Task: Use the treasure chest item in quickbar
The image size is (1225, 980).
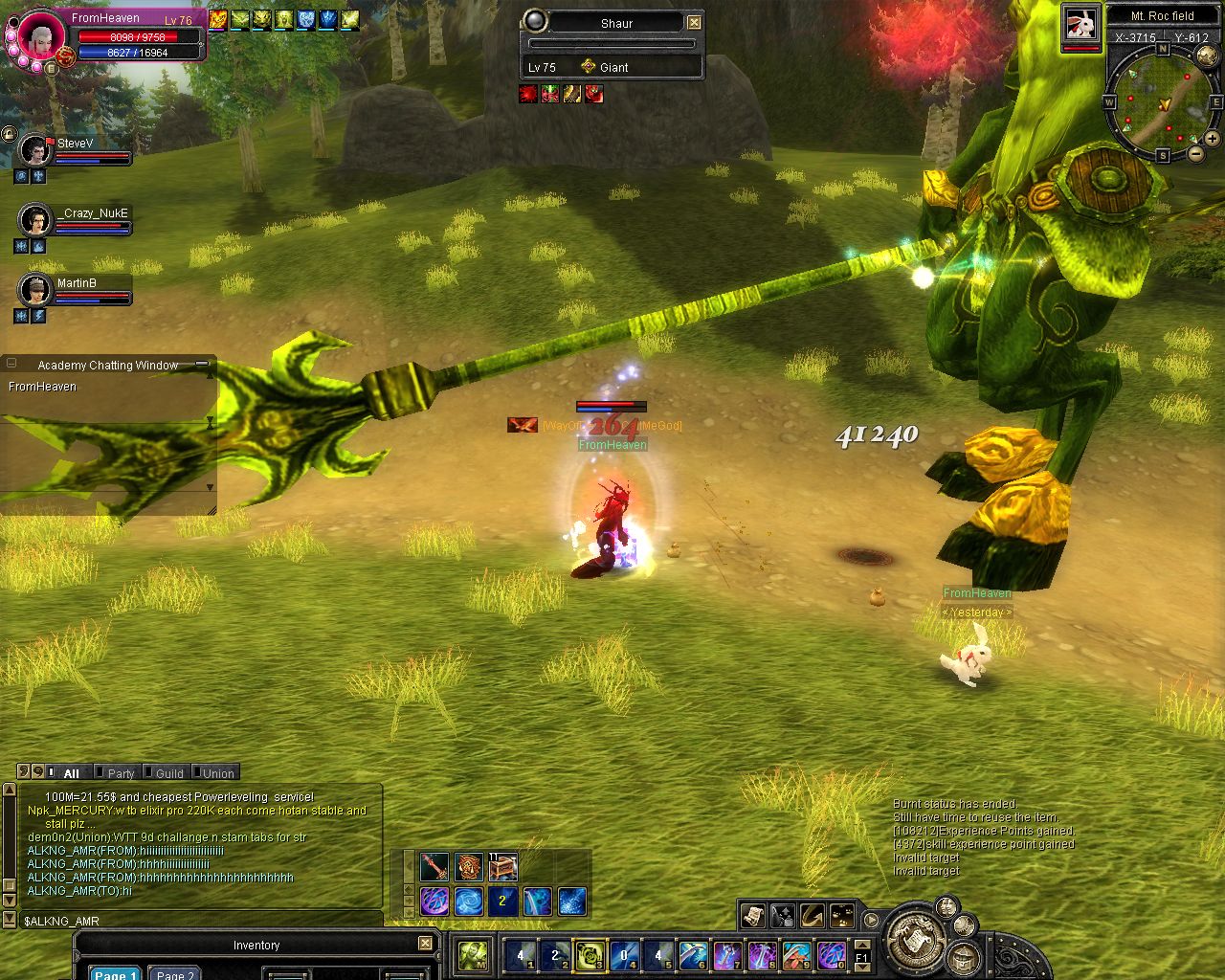Action: [x=503, y=867]
